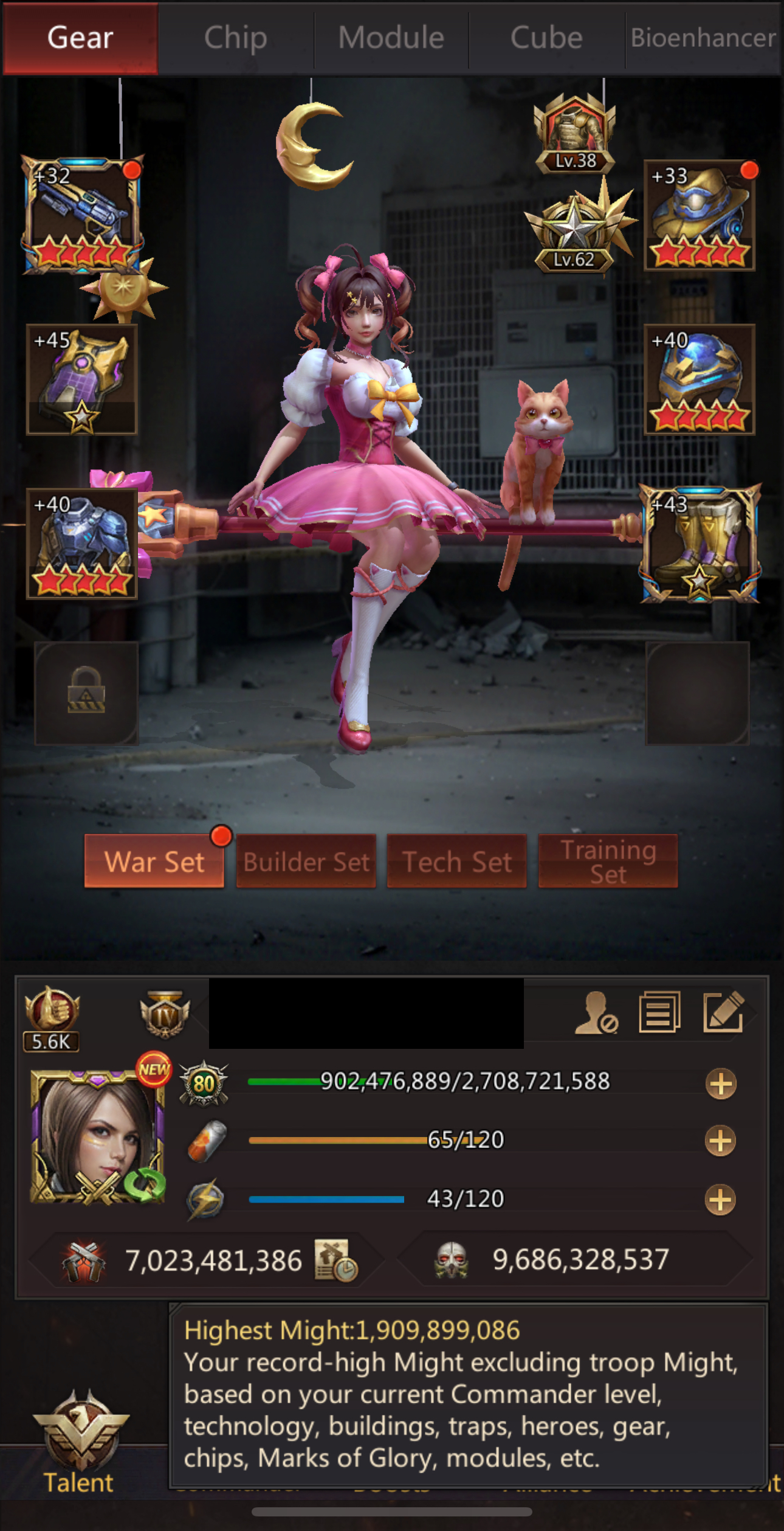Open the +33 helmet gear slot
Screen dimensions: 784x1531
point(699,216)
